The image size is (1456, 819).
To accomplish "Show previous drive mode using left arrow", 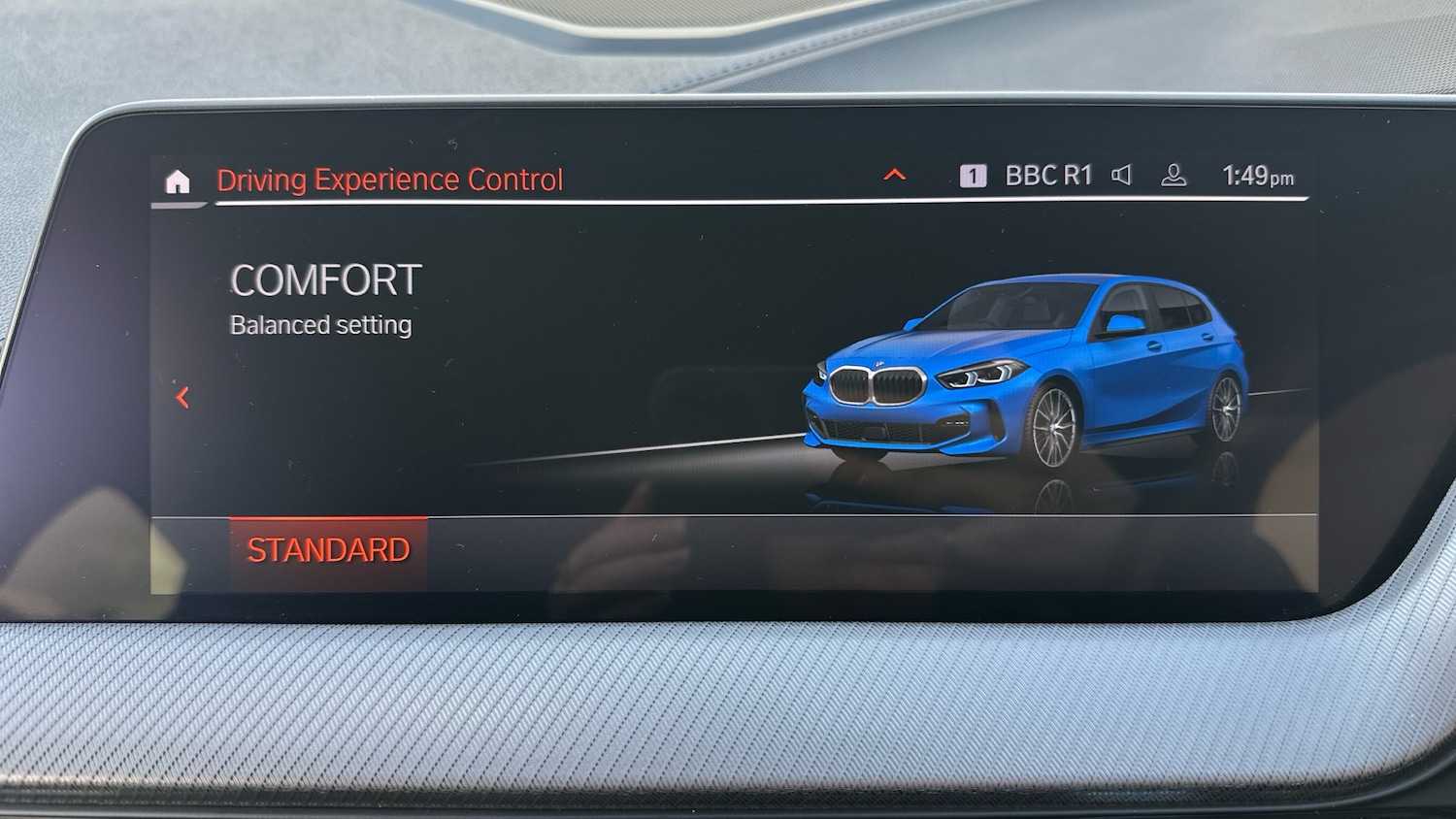I will pos(181,396).
